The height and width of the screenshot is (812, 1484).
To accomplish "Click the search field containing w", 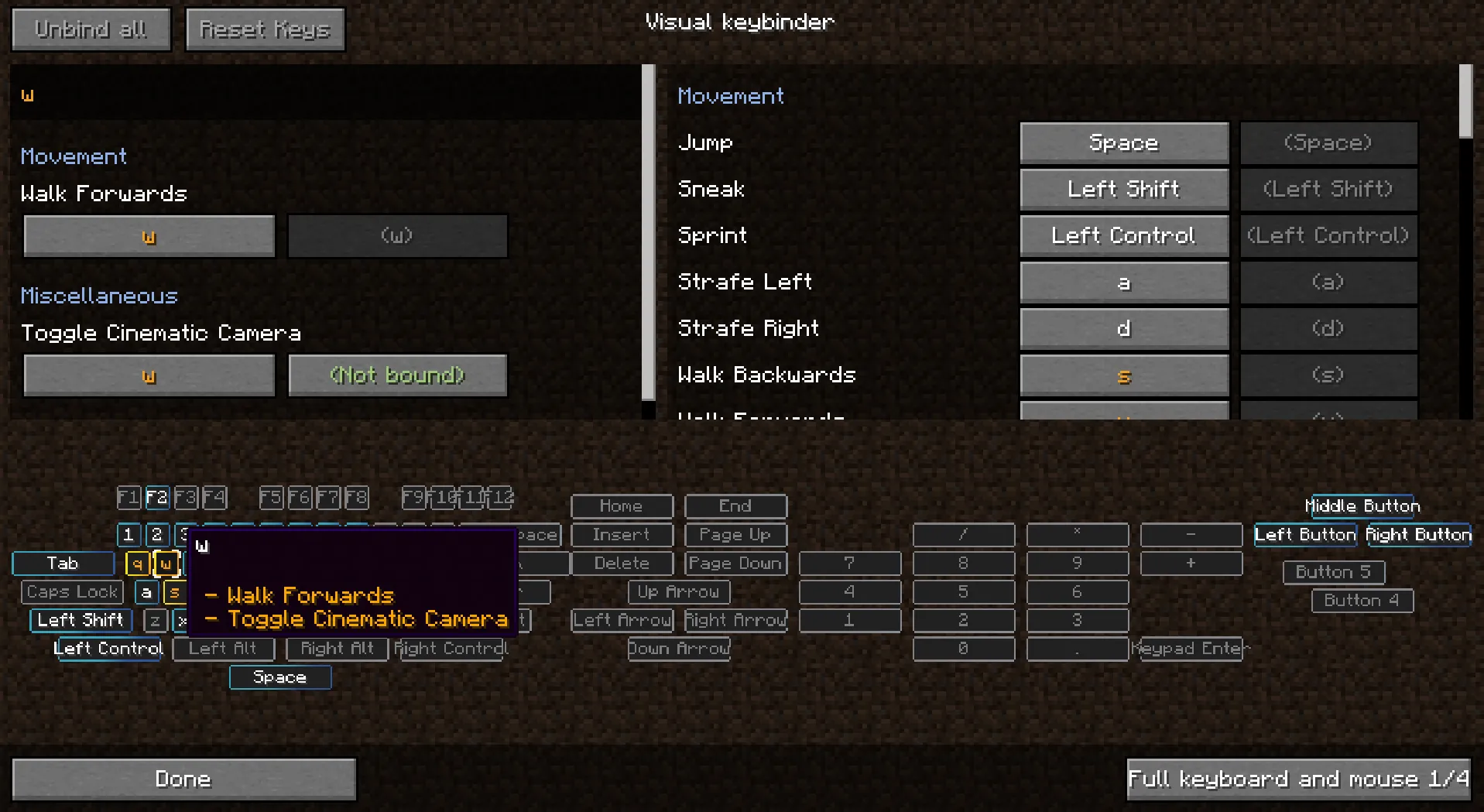I will (x=325, y=94).
